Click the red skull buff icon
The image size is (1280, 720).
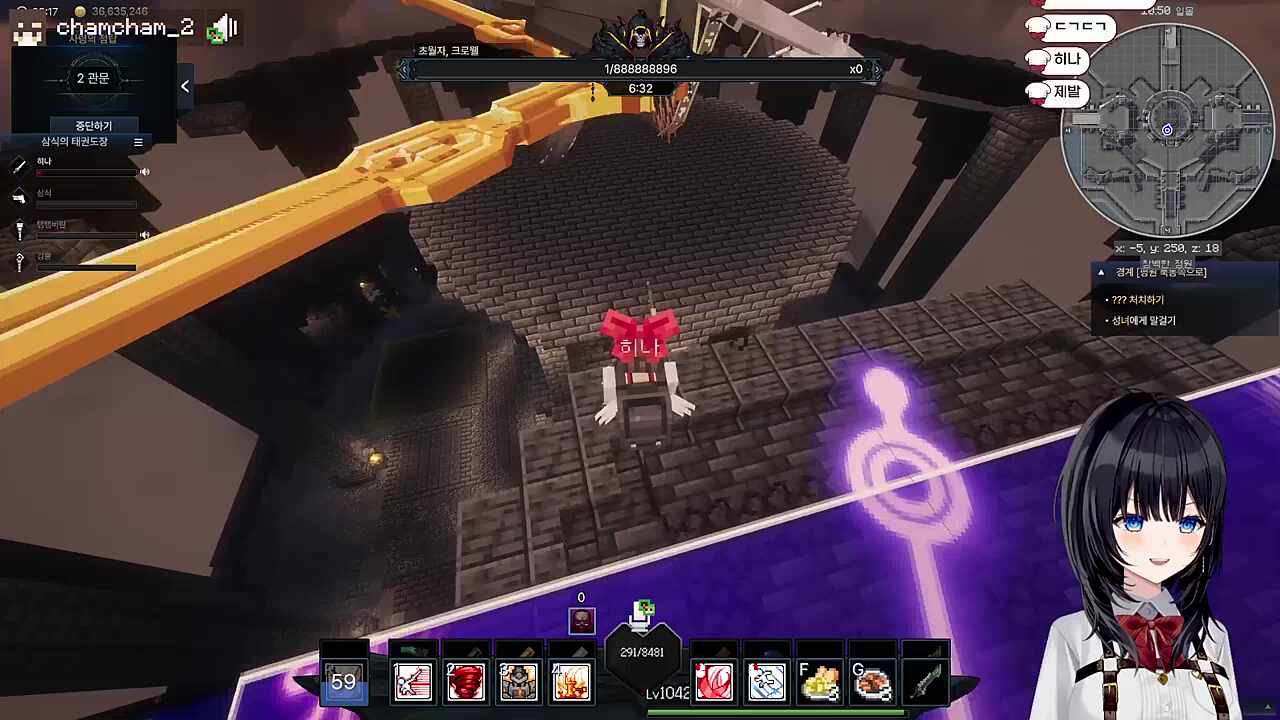(581, 621)
